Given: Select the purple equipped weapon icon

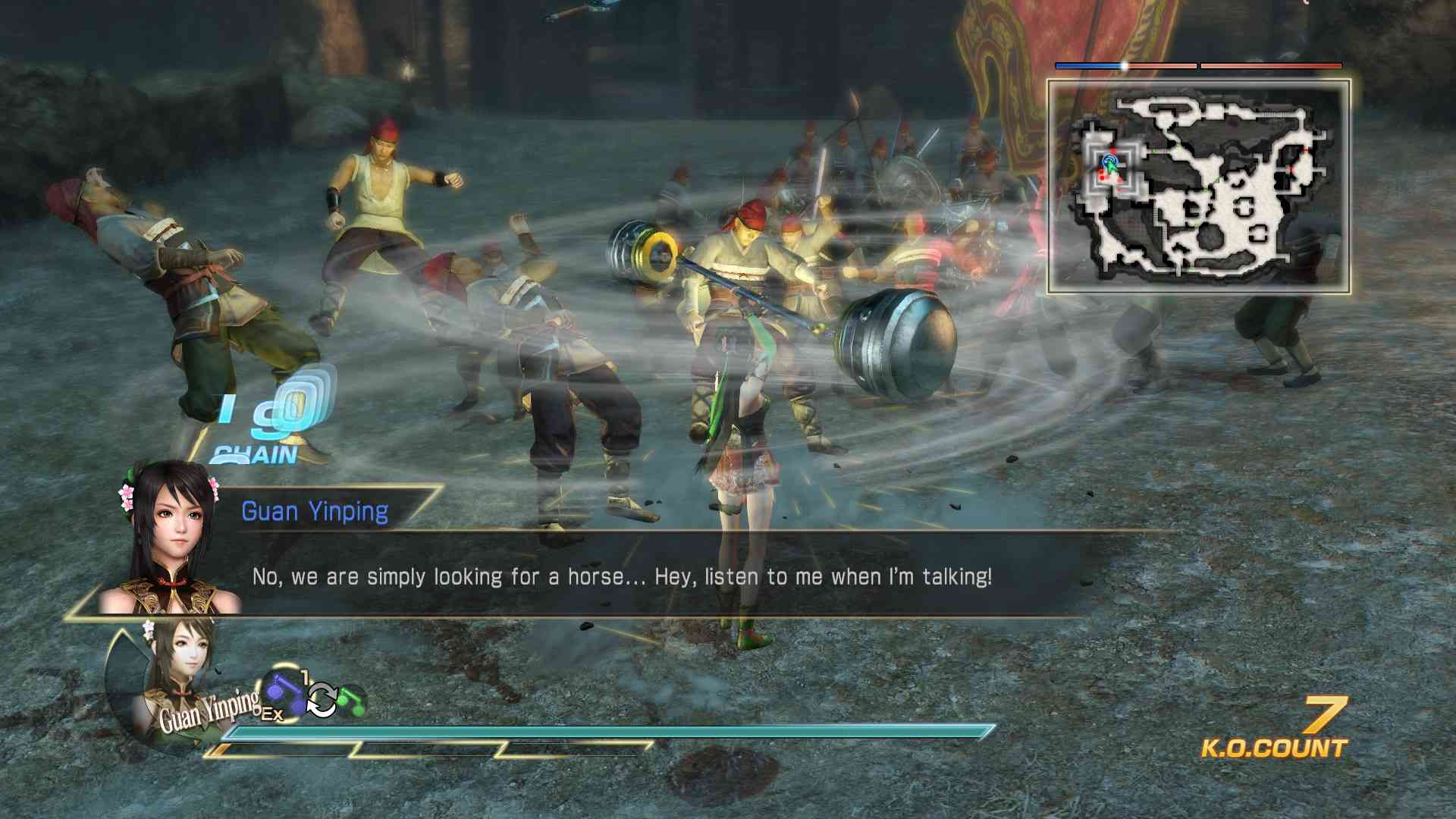Looking at the screenshot, I should [284, 694].
